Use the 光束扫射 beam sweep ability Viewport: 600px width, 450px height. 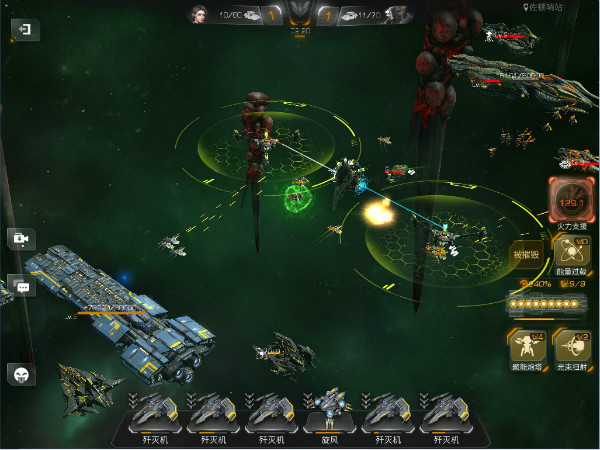[x=572, y=346]
